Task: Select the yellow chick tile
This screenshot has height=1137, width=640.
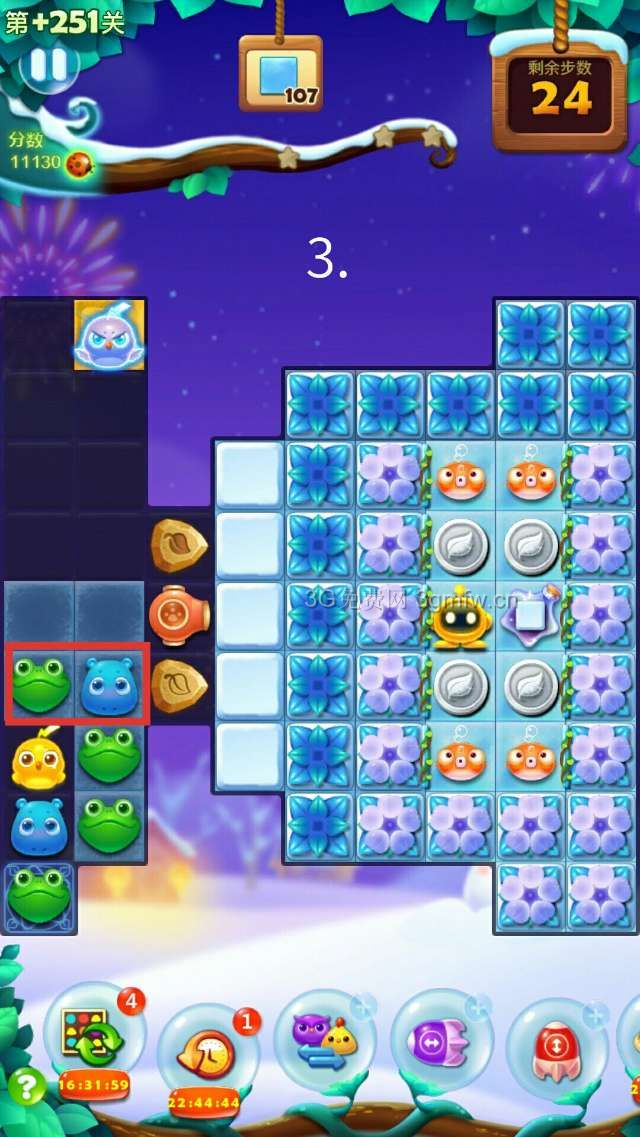Action: (x=39, y=757)
